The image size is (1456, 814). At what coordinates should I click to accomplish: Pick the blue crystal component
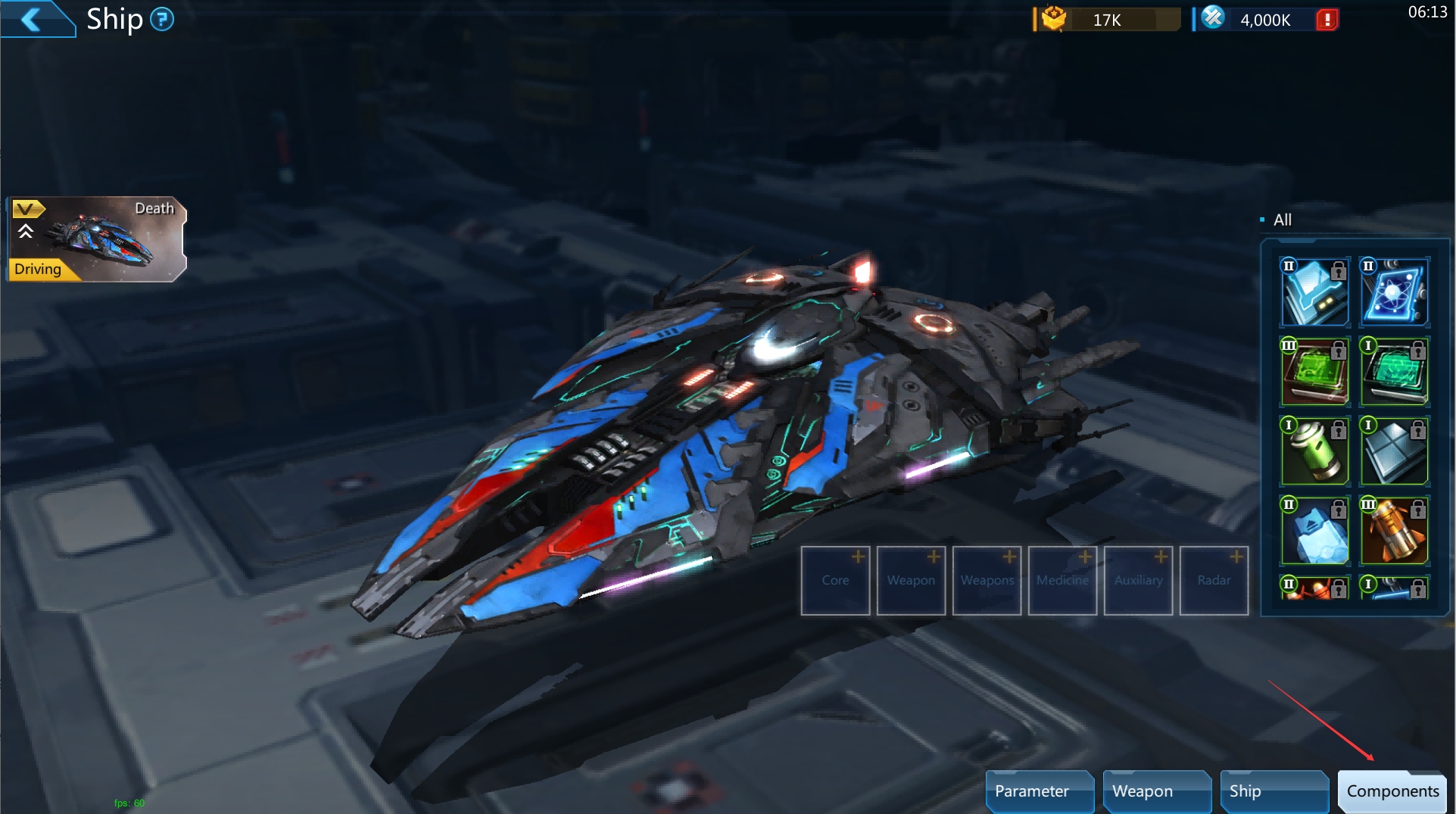click(1314, 531)
